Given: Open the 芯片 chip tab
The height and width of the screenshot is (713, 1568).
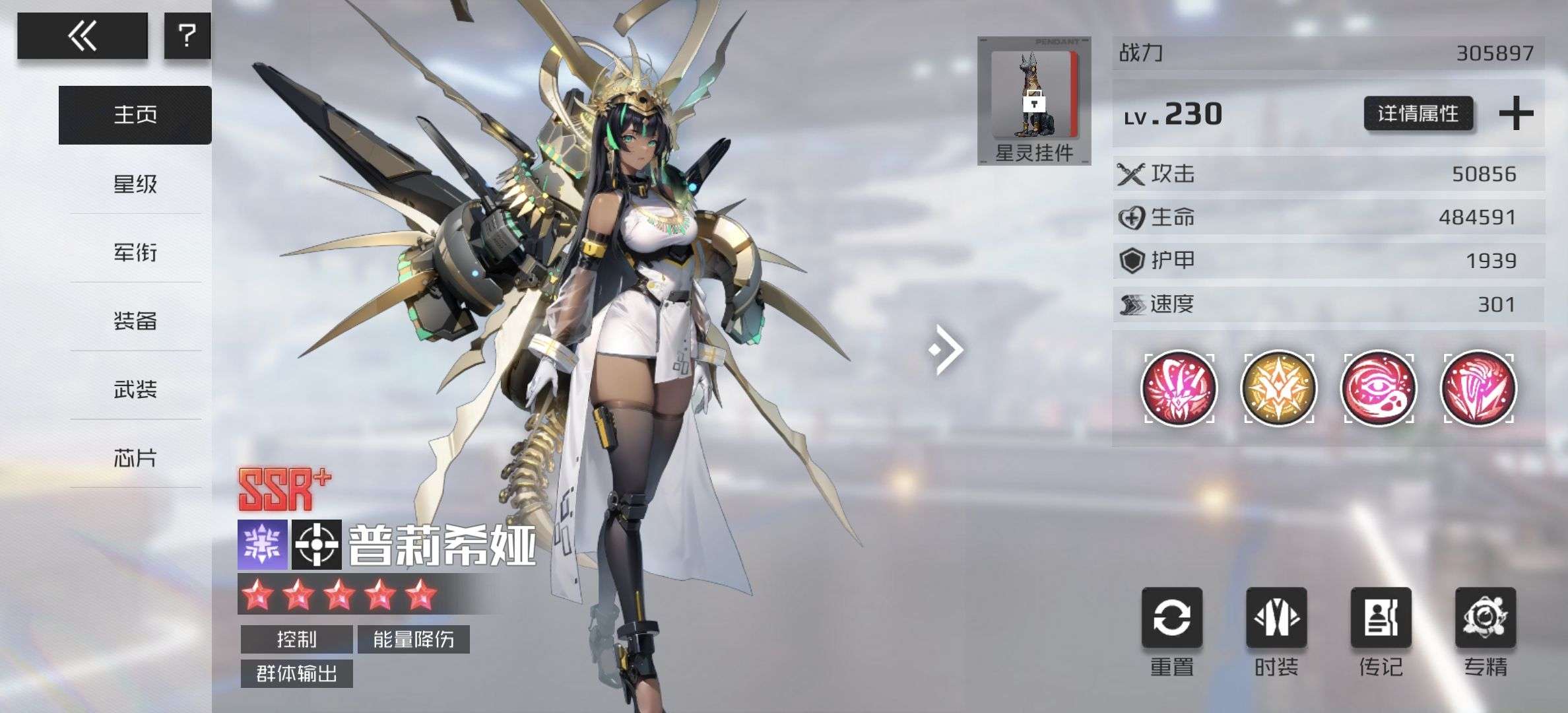Looking at the screenshot, I should tap(135, 458).
